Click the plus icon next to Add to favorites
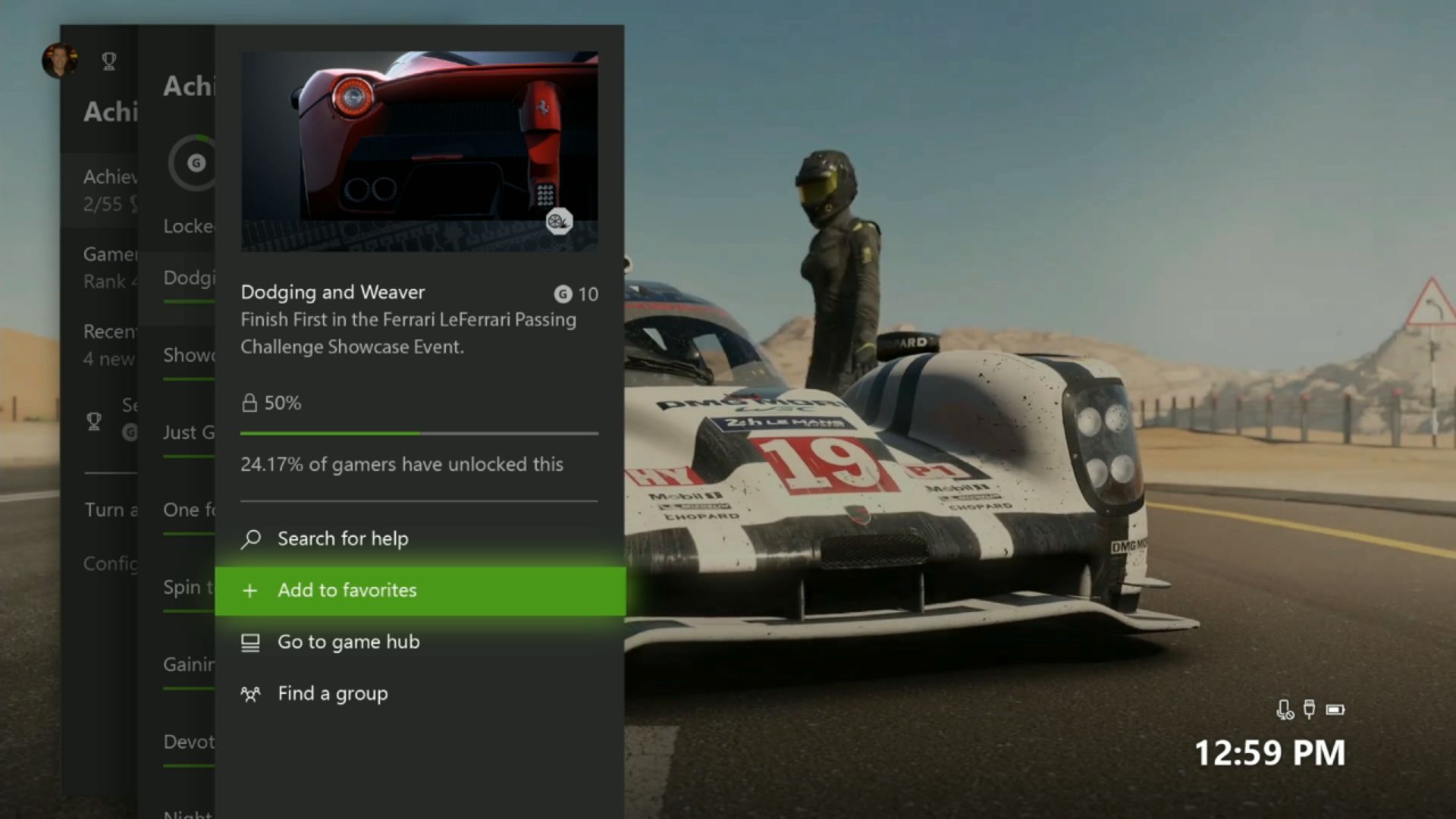This screenshot has width=1456, height=819. point(249,590)
